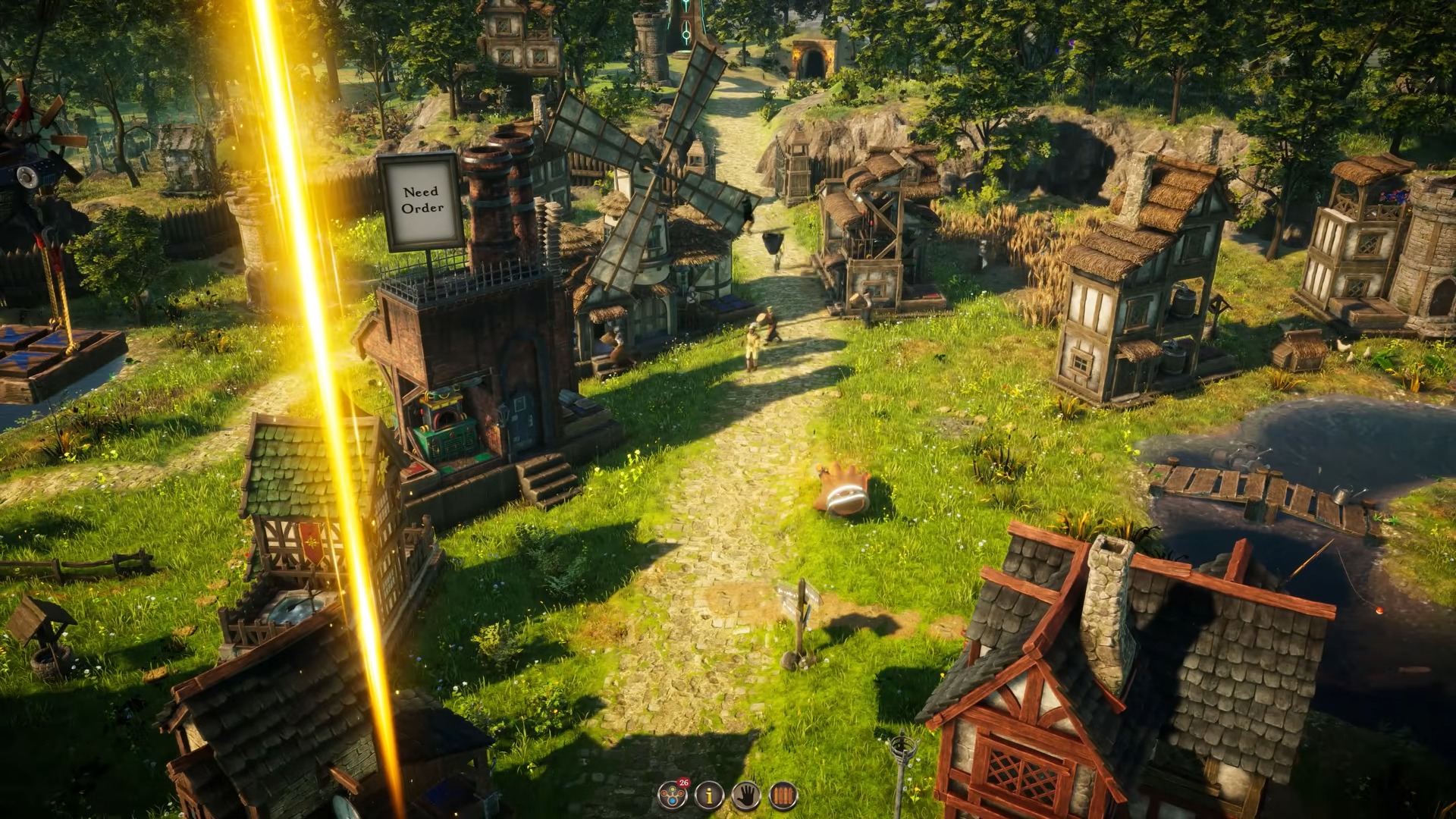Click the fishing bobber in the water

click(1379, 610)
